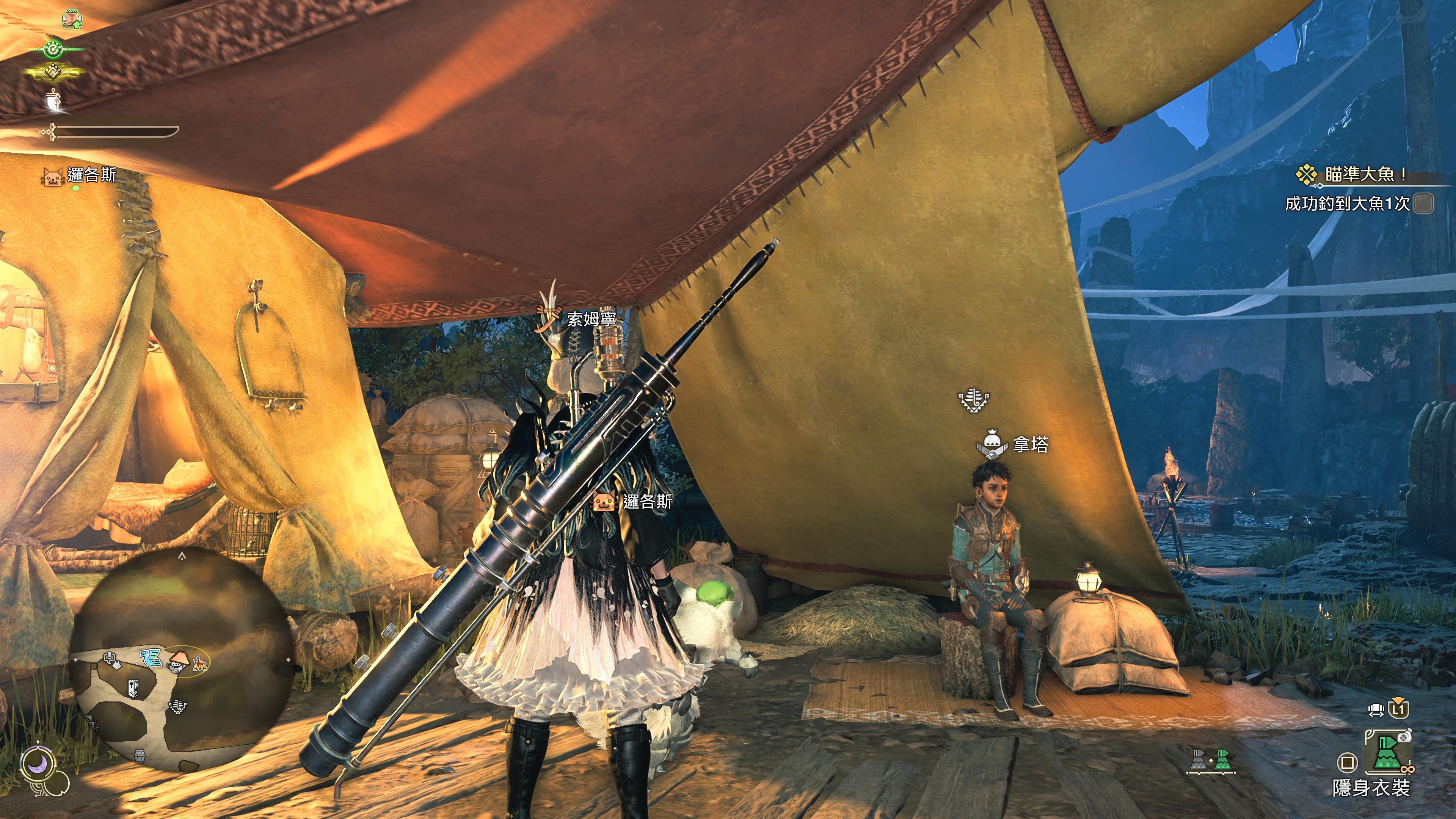
Task: Select the blue bird marker on the minimap
Action: 152,657
